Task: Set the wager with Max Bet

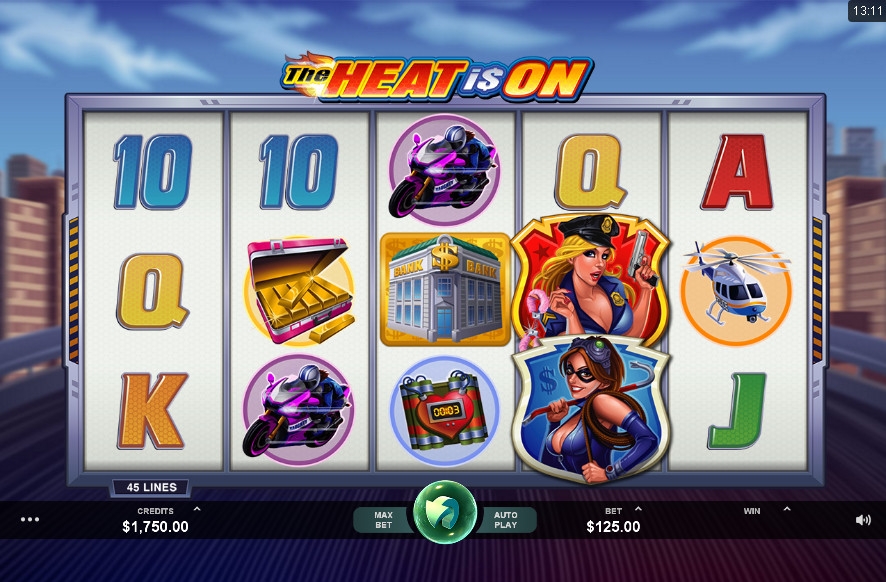Action: click(x=383, y=519)
